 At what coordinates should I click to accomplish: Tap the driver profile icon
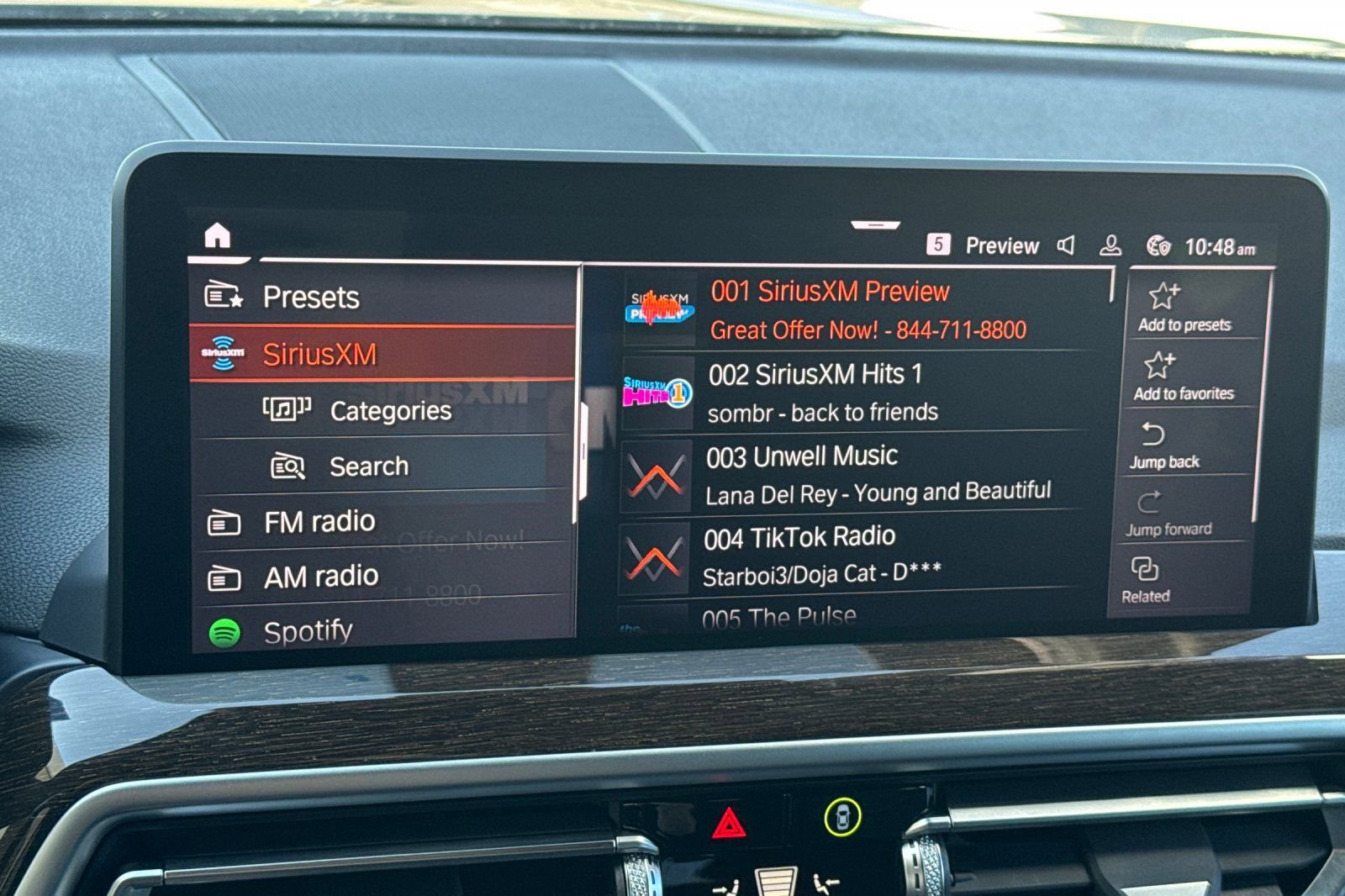(1111, 245)
